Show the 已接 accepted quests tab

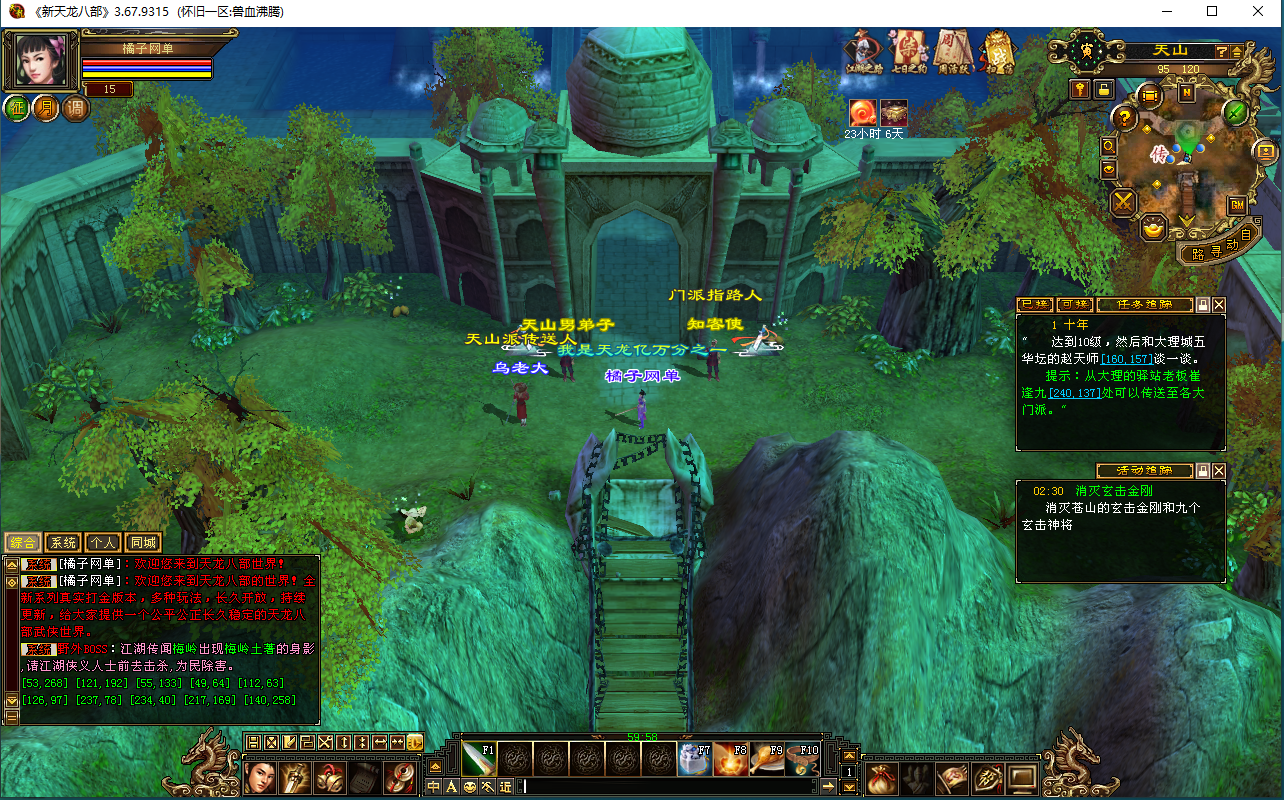coord(1035,305)
